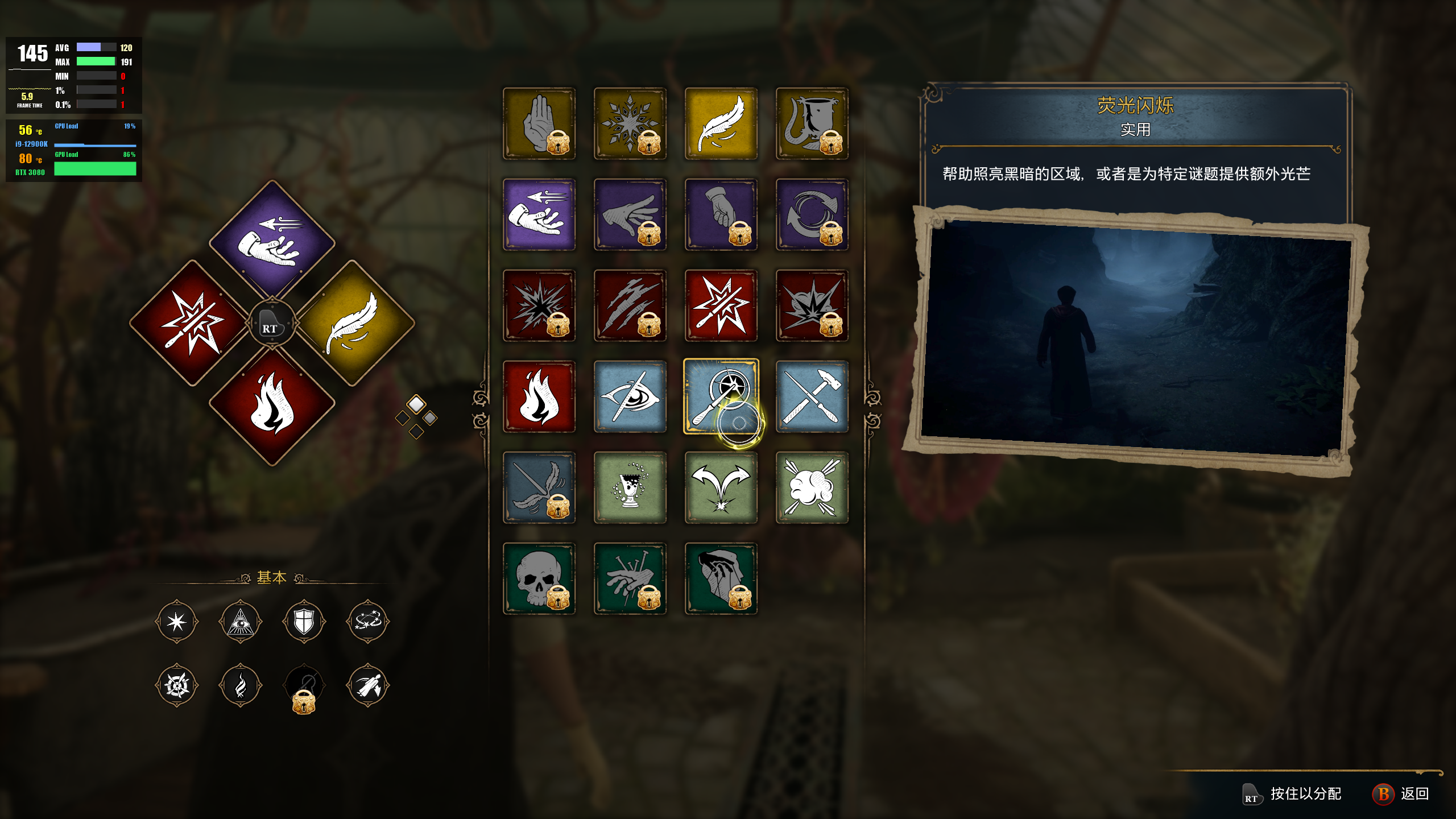
Task: Click the ancient magic swirling-stars basic icon
Action: tap(369, 621)
